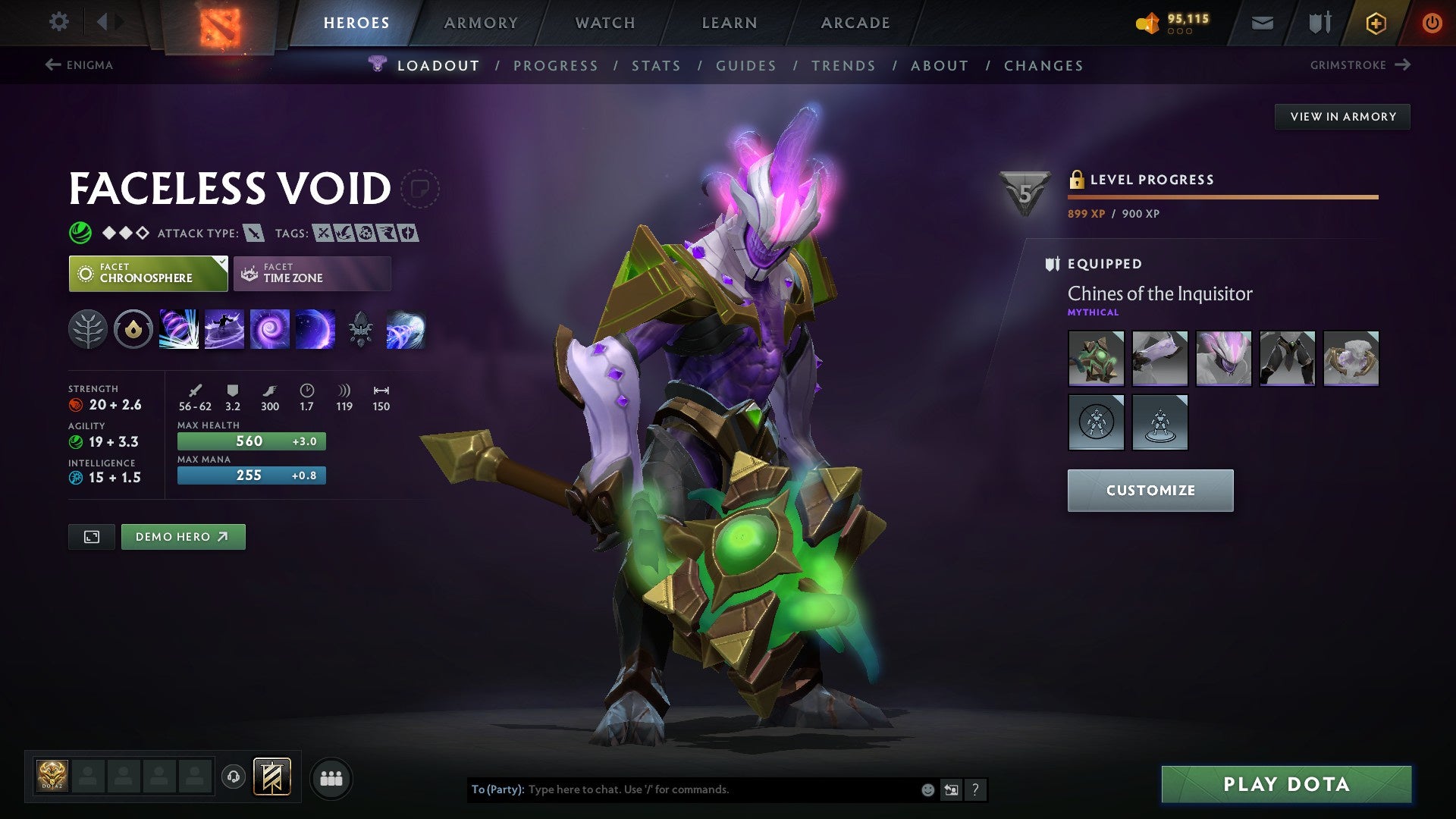1456x819 pixels.
Task: Open the Chronosphere spiral ability icon
Action: 270,330
